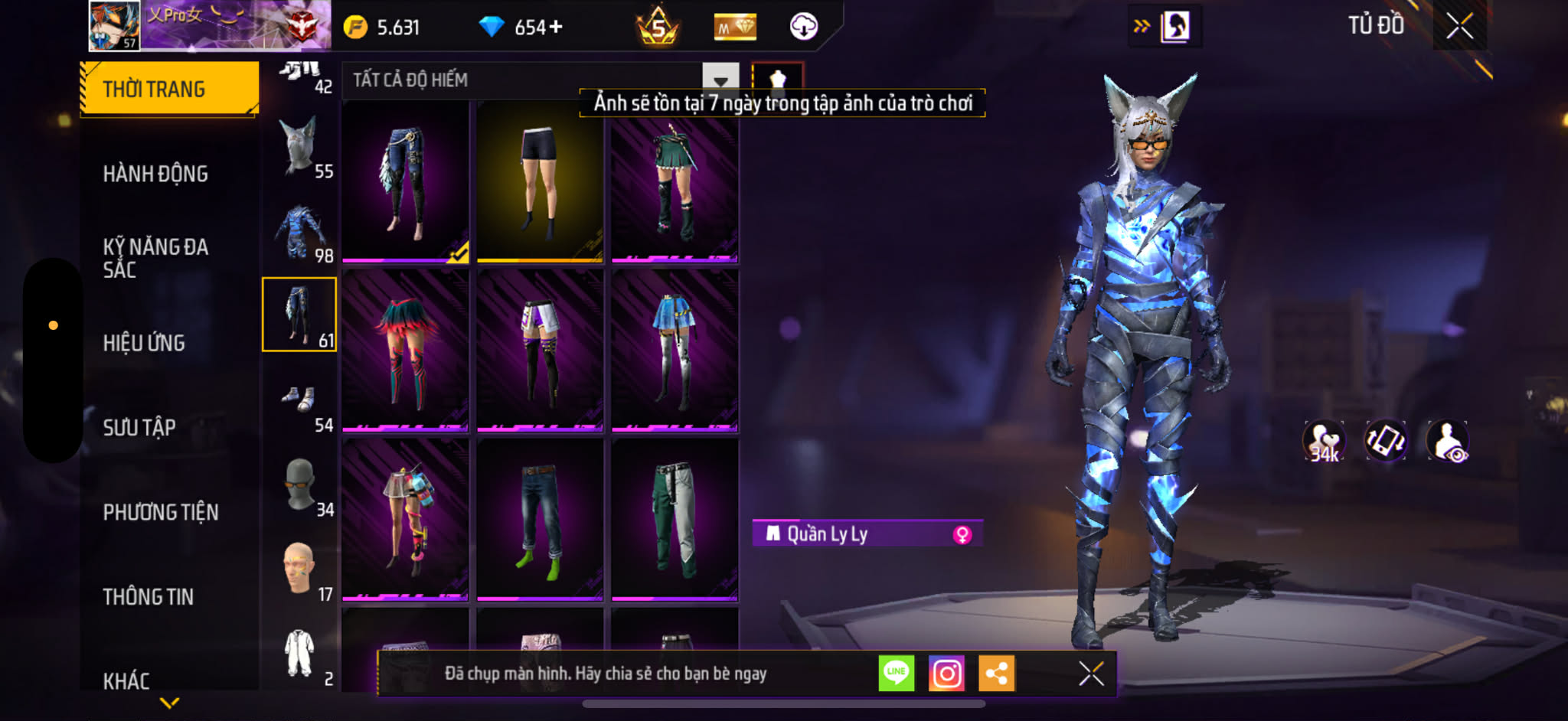Close the Tủ Đồ wardrobe screen
Viewport: 1568px width, 721px height.
(1459, 27)
